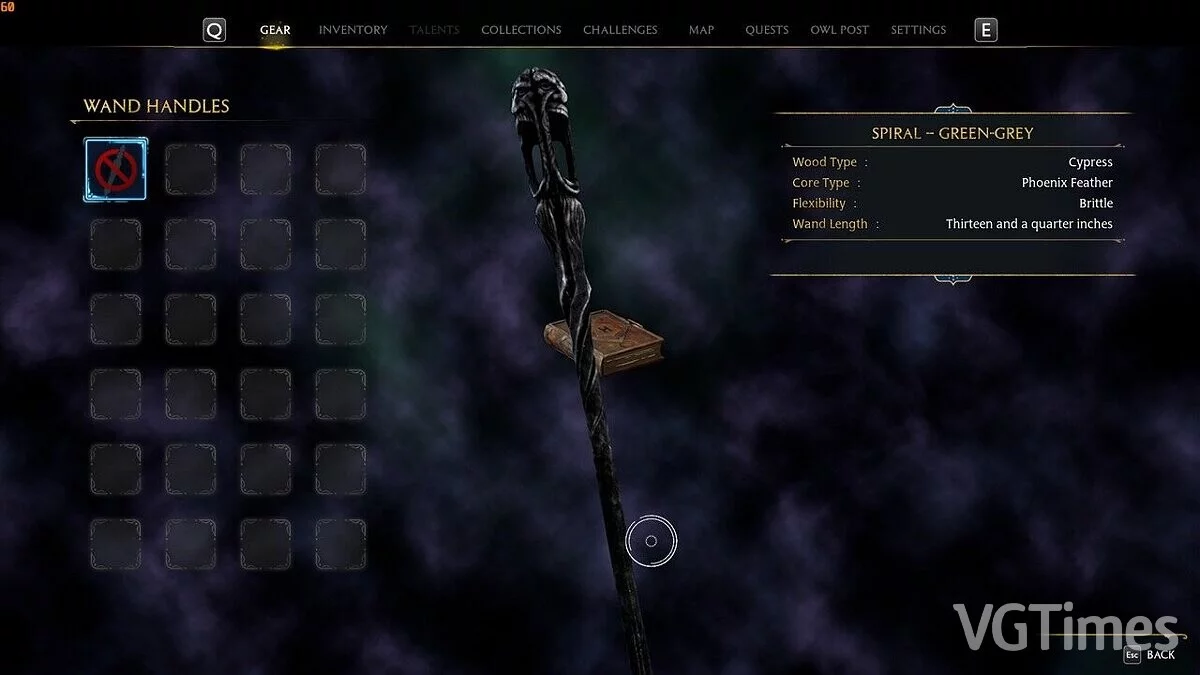Show the Collections tab
Viewport: 1200px width, 675px height.
tap(521, 30)
